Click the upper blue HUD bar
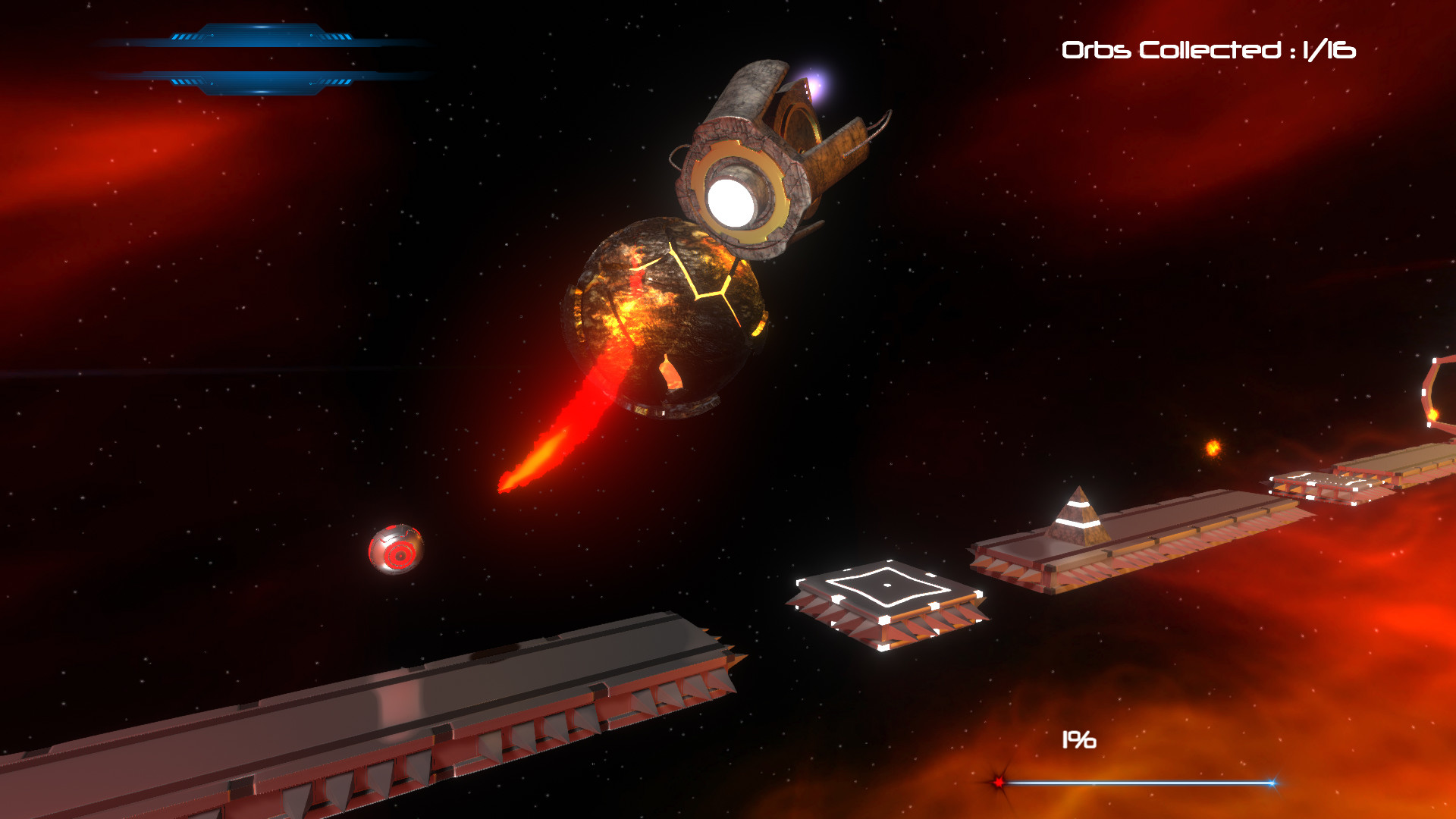Viewport: 1456px width, 819px height. [x=262, y=36]
